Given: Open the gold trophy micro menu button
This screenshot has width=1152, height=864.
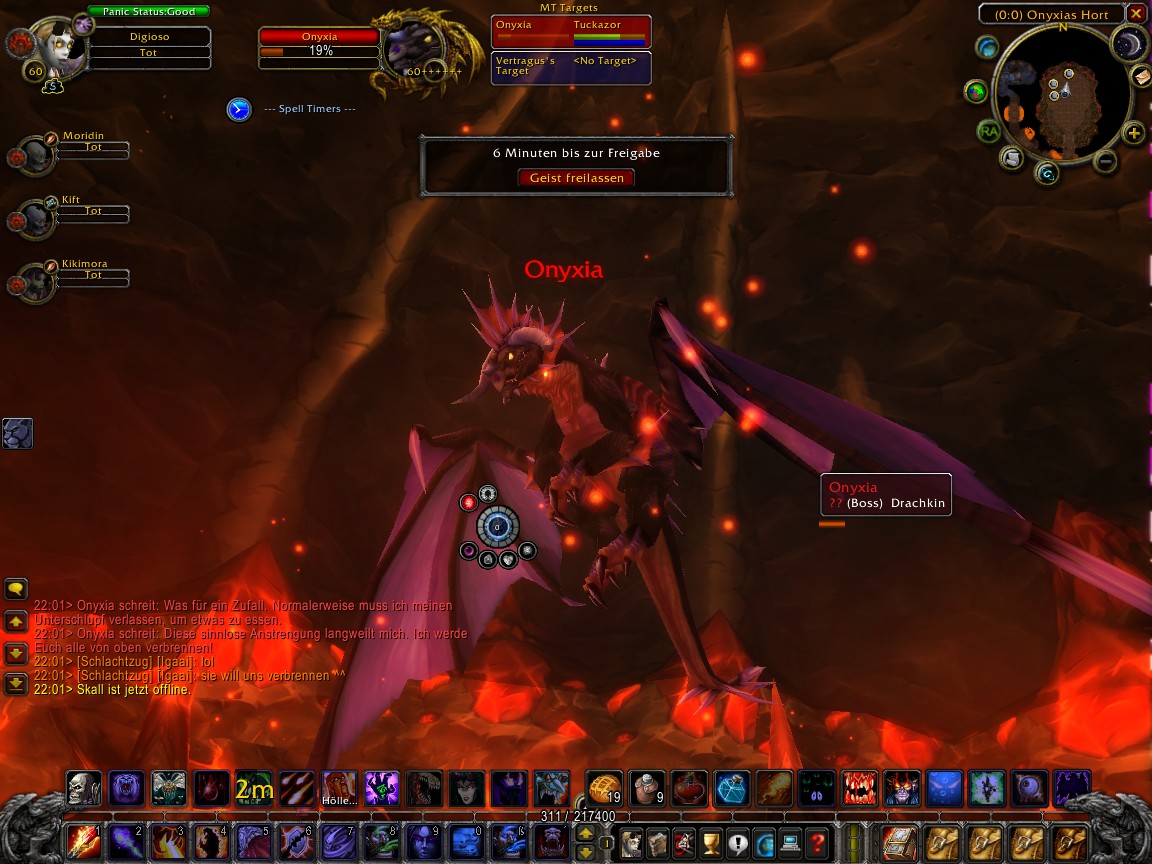Looking at the screenshot, I should coord(712,843).
